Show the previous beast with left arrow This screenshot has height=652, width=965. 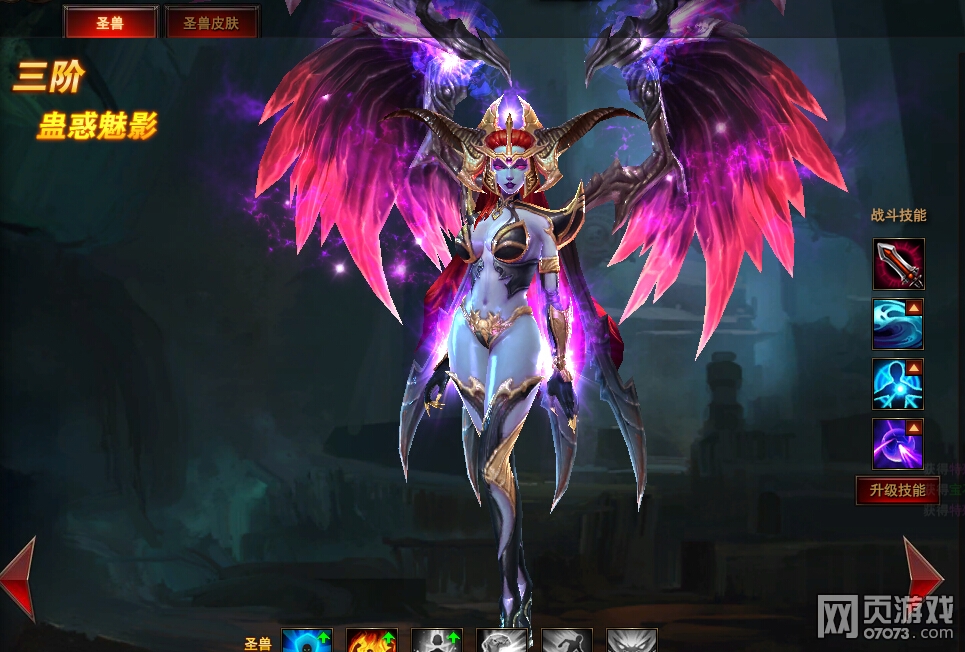click(19, 578)
